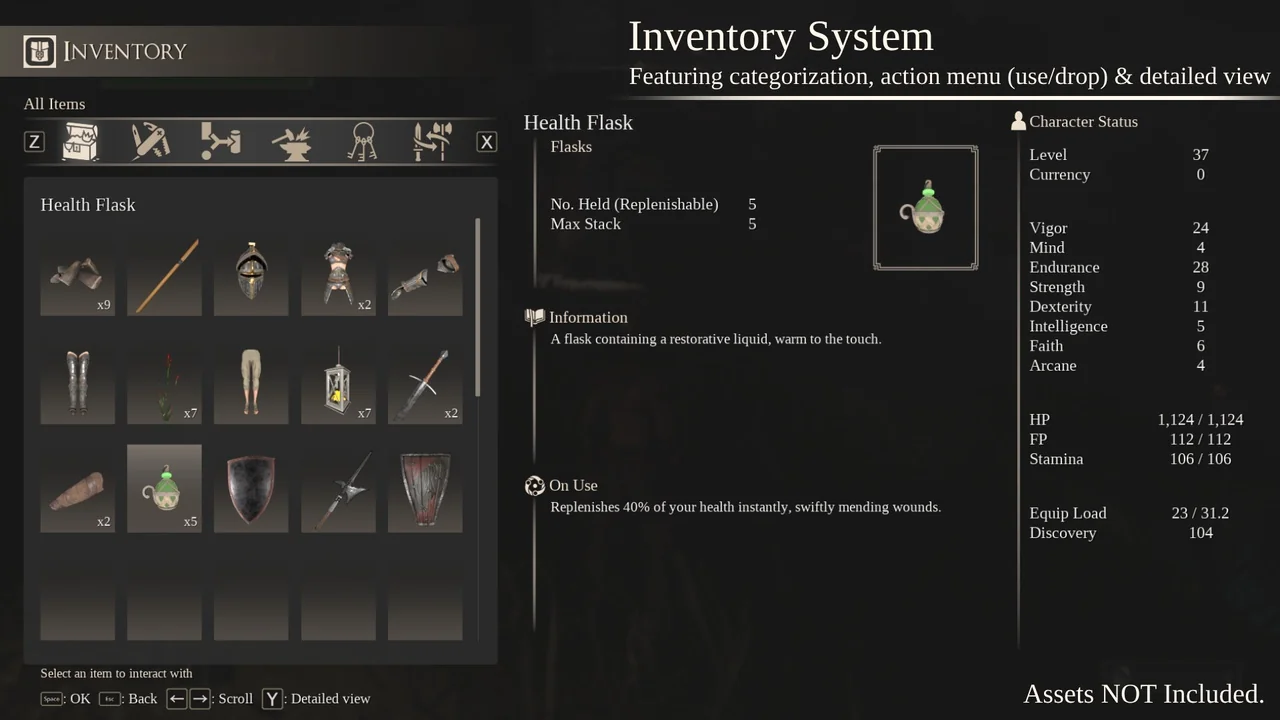
Task: Click the On Use gear icon
Action: click(x=535, y=485)
